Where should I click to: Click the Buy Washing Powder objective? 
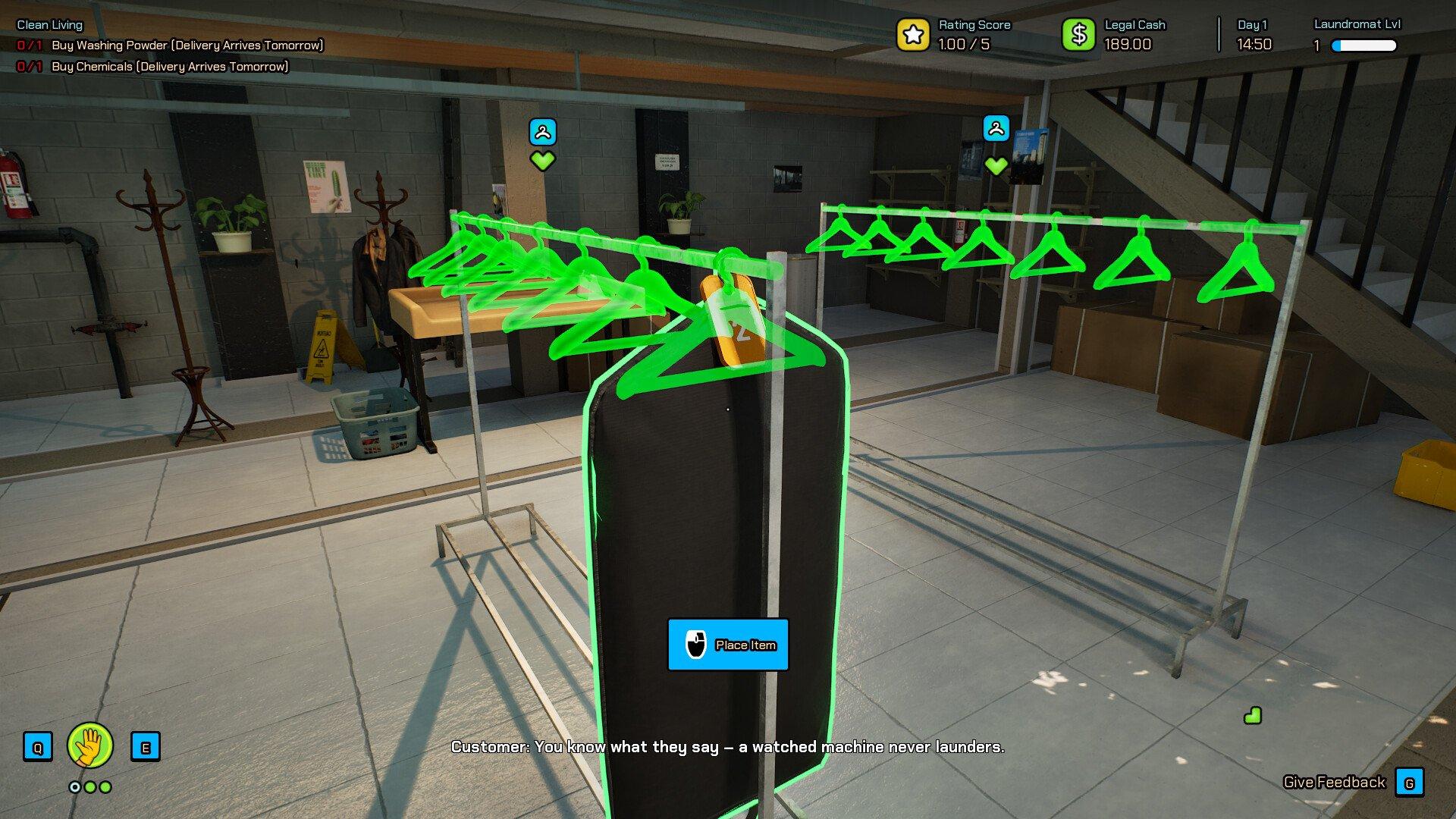(x=187, y=45)
